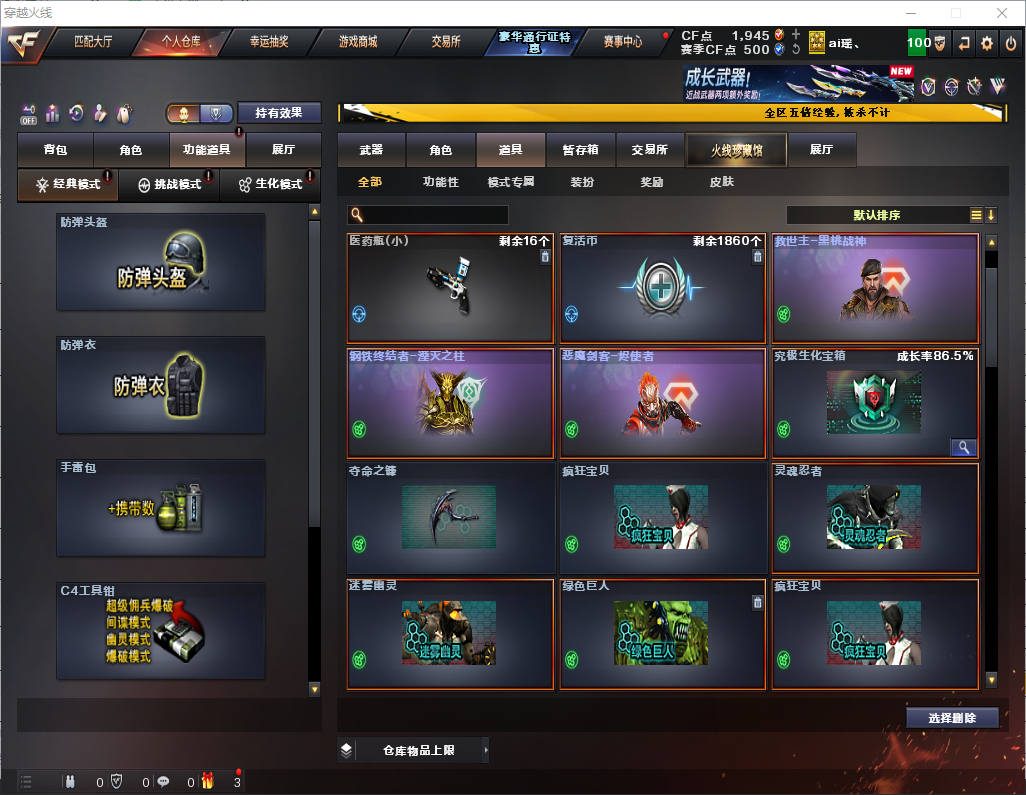1026x795 pixels.
Task: Switch to the 暂存箱 temporary storage tab
Action: pos(581,150)
